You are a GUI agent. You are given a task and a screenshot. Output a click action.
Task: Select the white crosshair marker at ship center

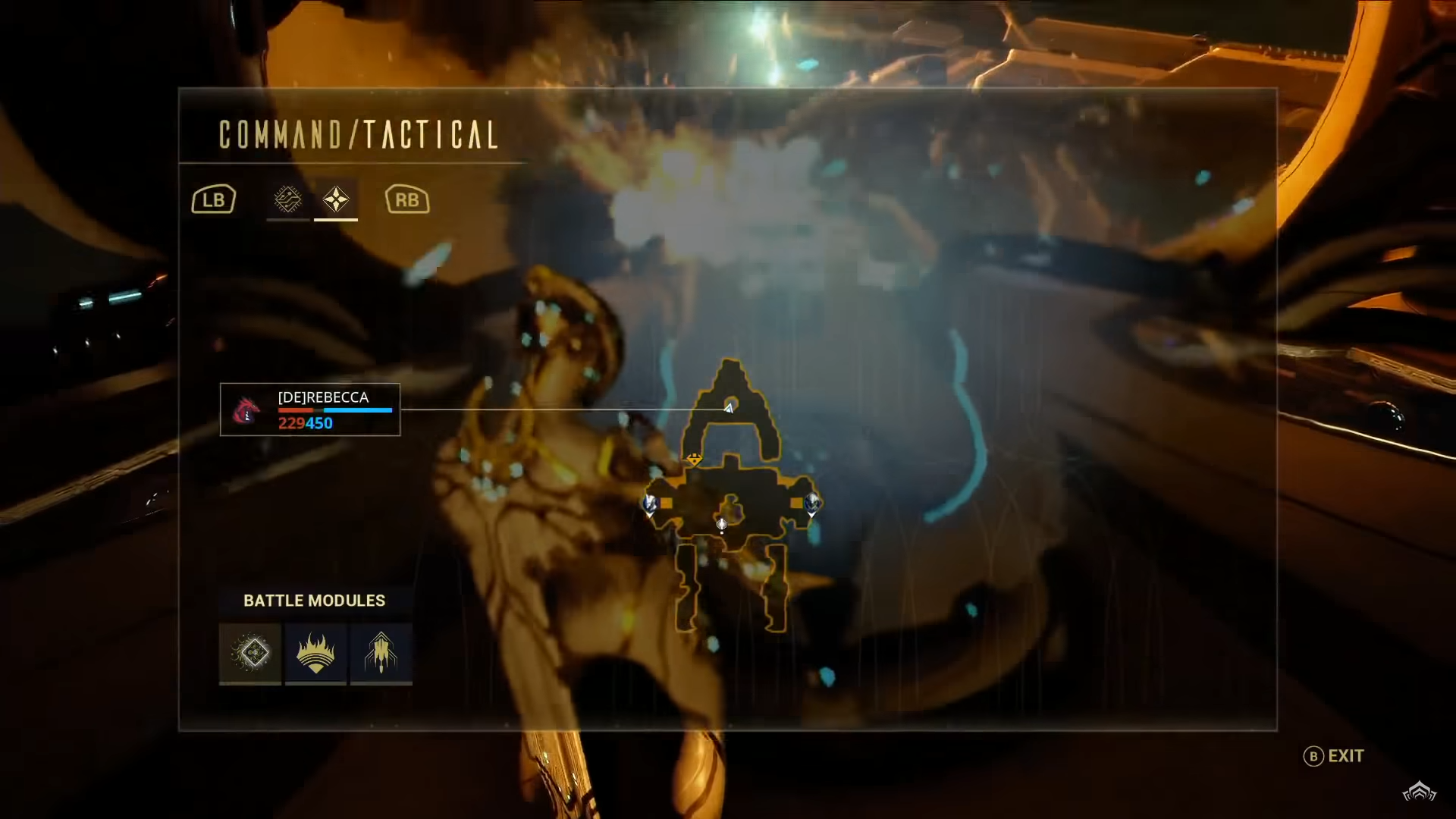(722, 524)
